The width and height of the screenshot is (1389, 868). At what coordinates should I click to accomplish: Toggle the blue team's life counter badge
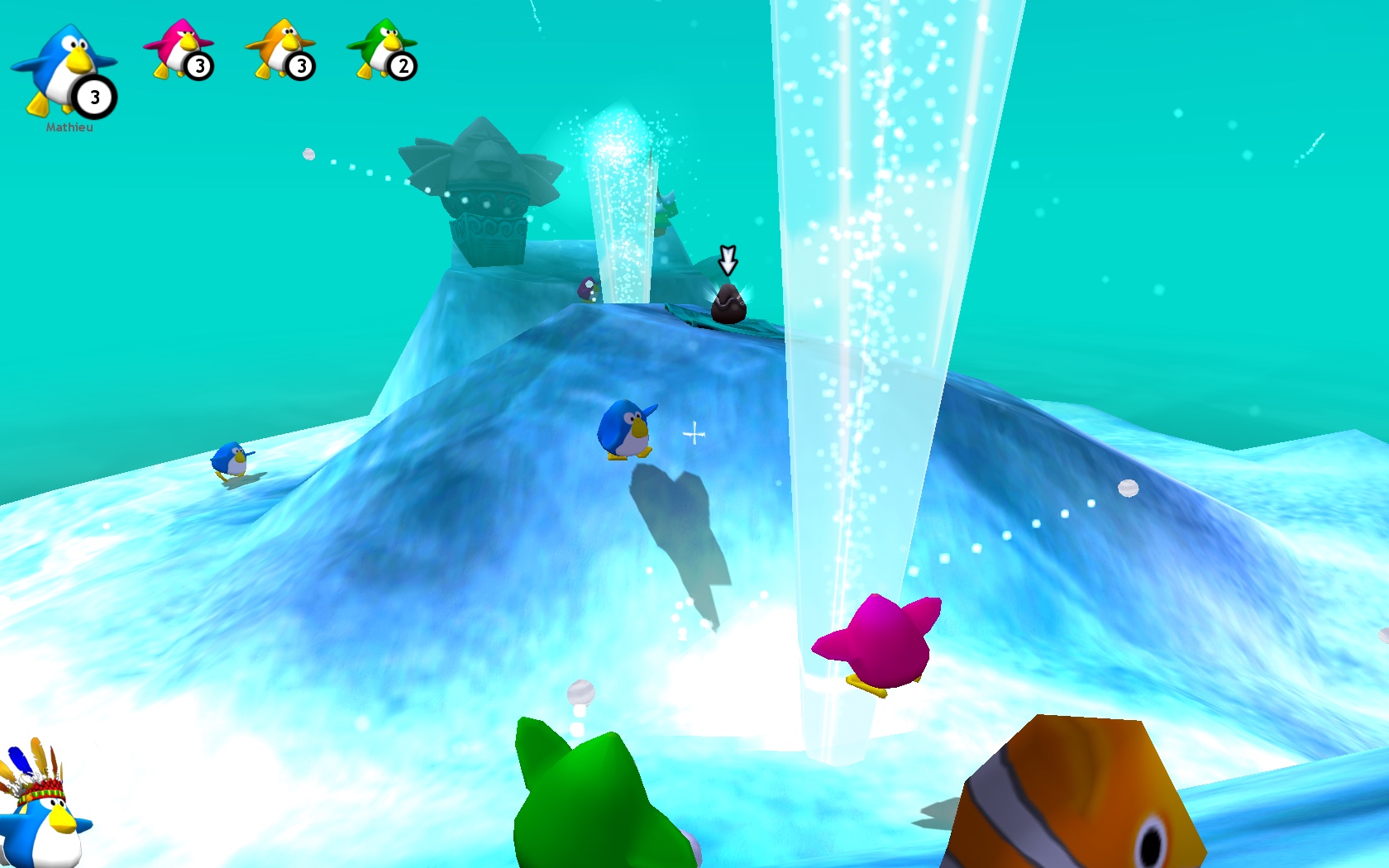click(x=93, y=97)
